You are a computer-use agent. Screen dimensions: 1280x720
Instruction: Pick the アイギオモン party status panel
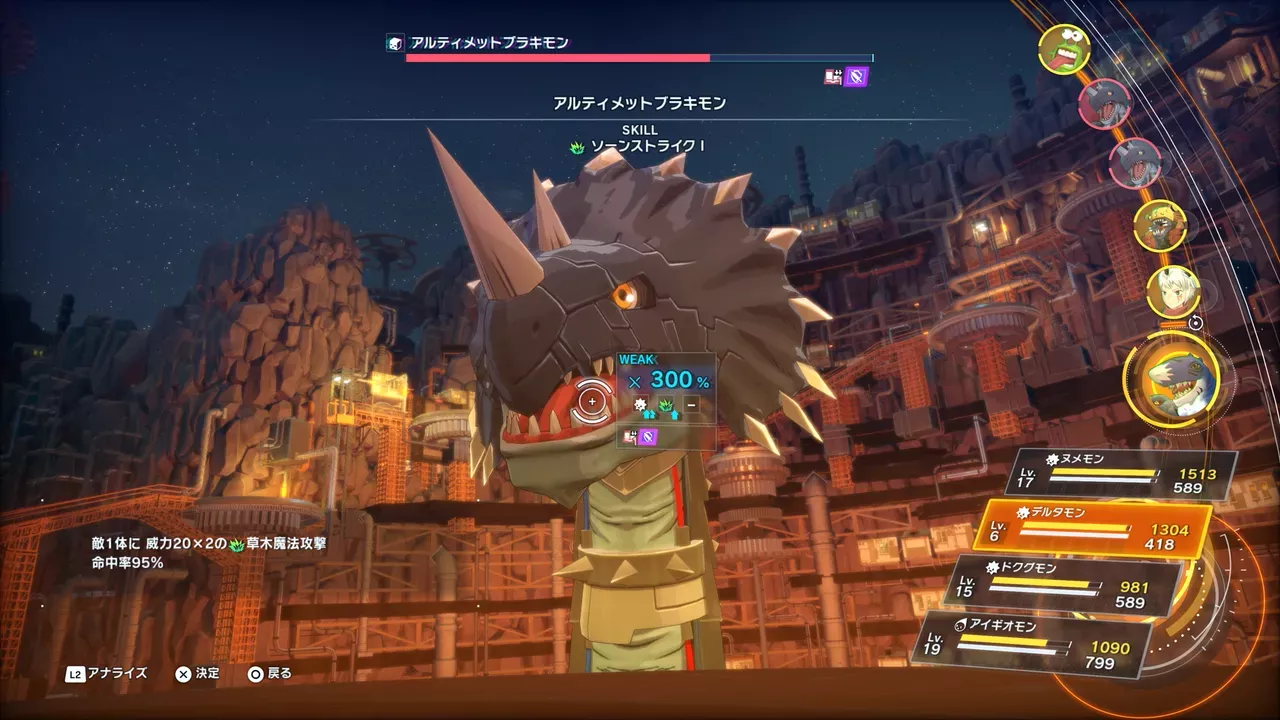(x=1034, y=643)
